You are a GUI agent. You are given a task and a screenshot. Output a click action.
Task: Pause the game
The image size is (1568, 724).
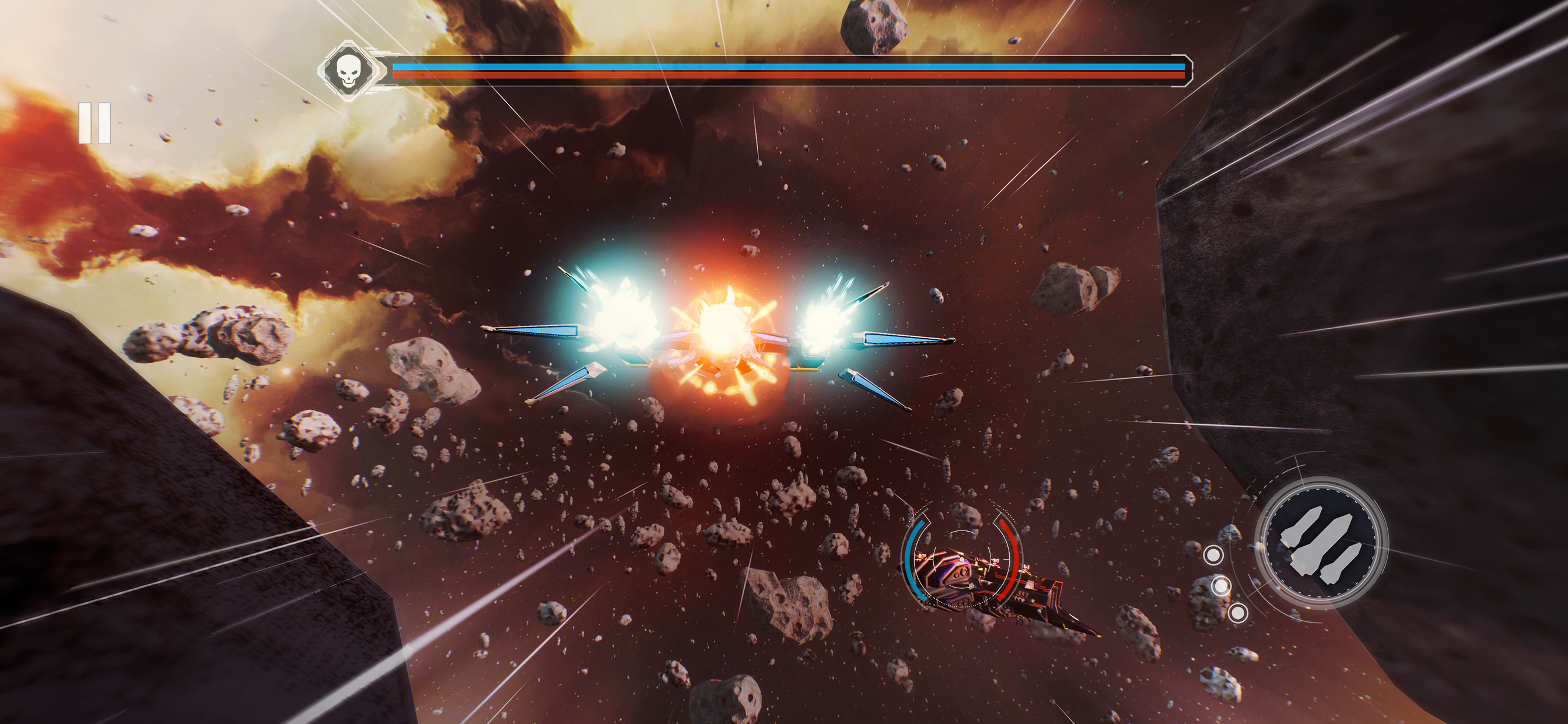click(94, 123)
